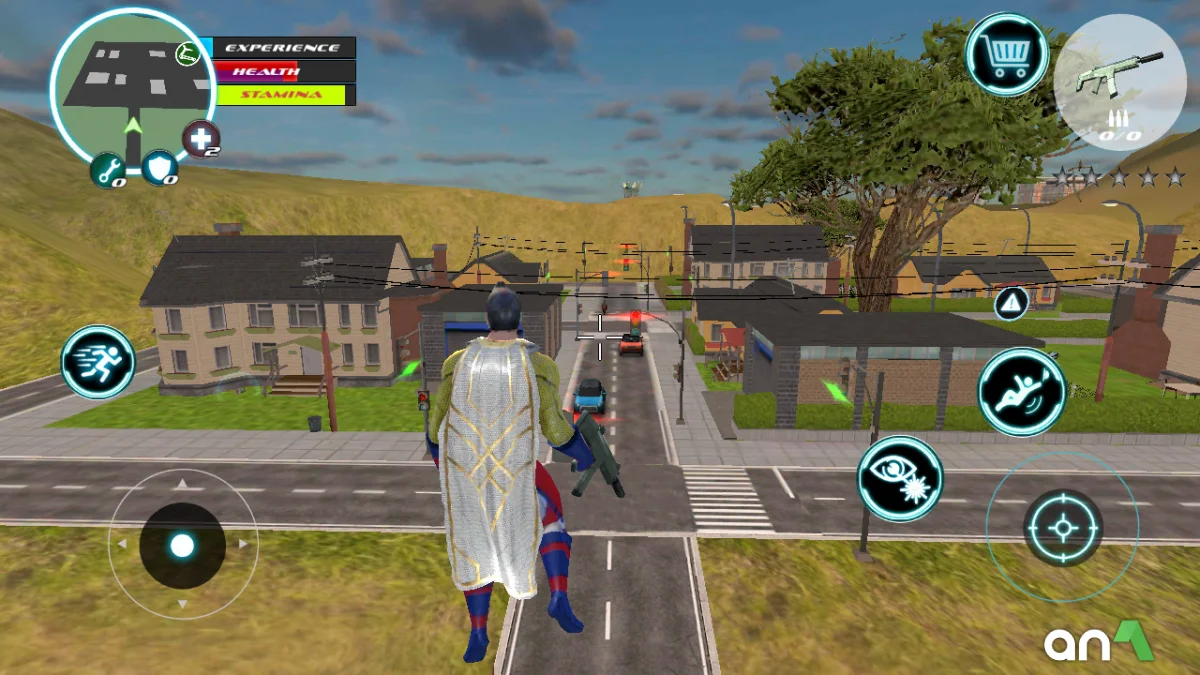Toggle the sprint running button
Screen dimensions: 1200x675
point(98,362)
